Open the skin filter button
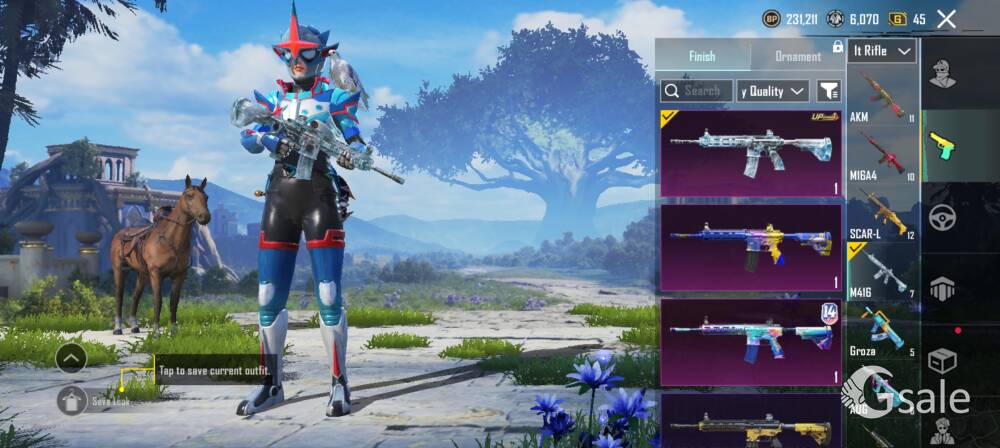The width and height of the screenshot is (1000, 448). coord(828,91)
